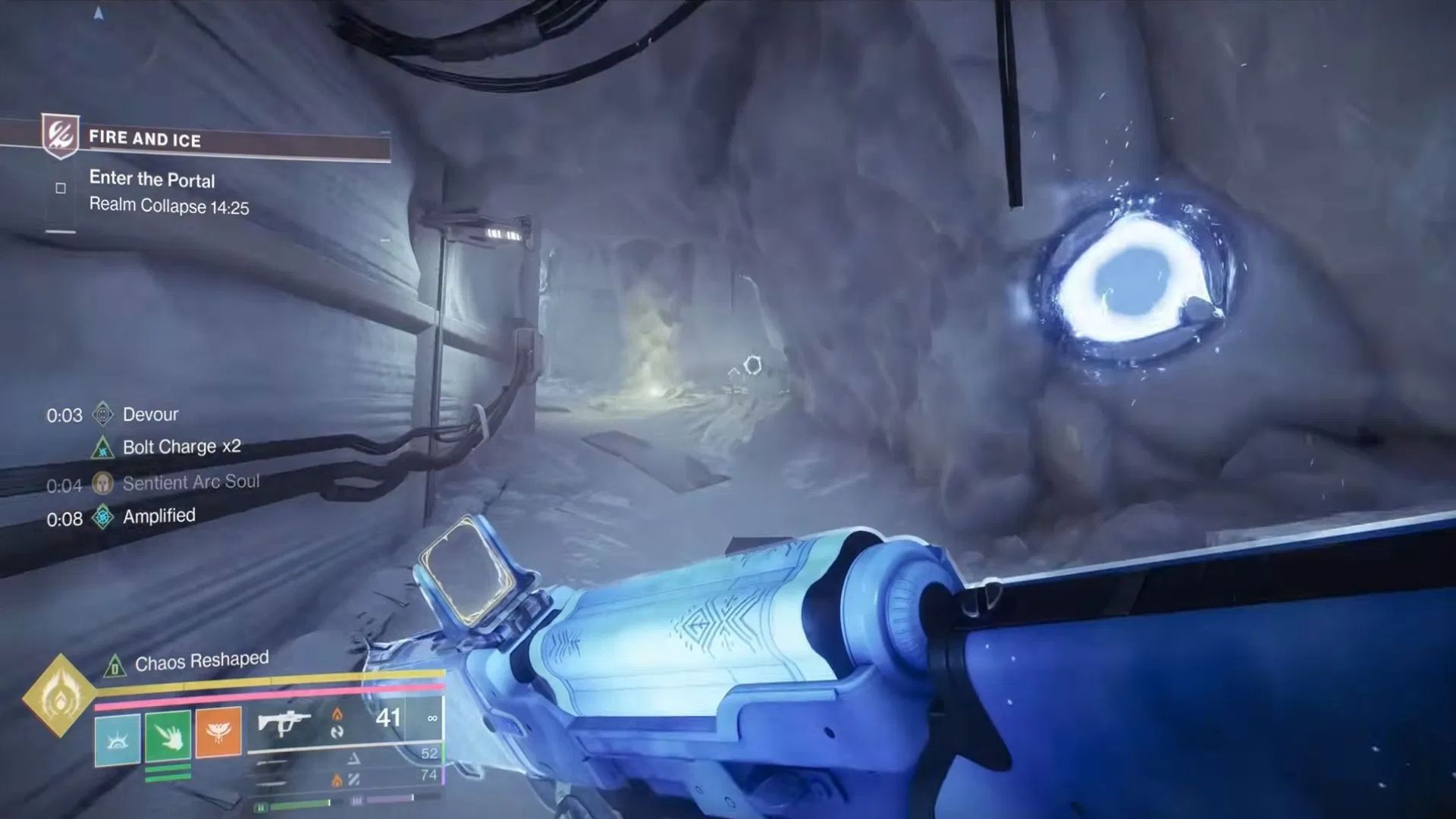
Task: Throw the green hand grenade ability
Action: tap(168, 735)
